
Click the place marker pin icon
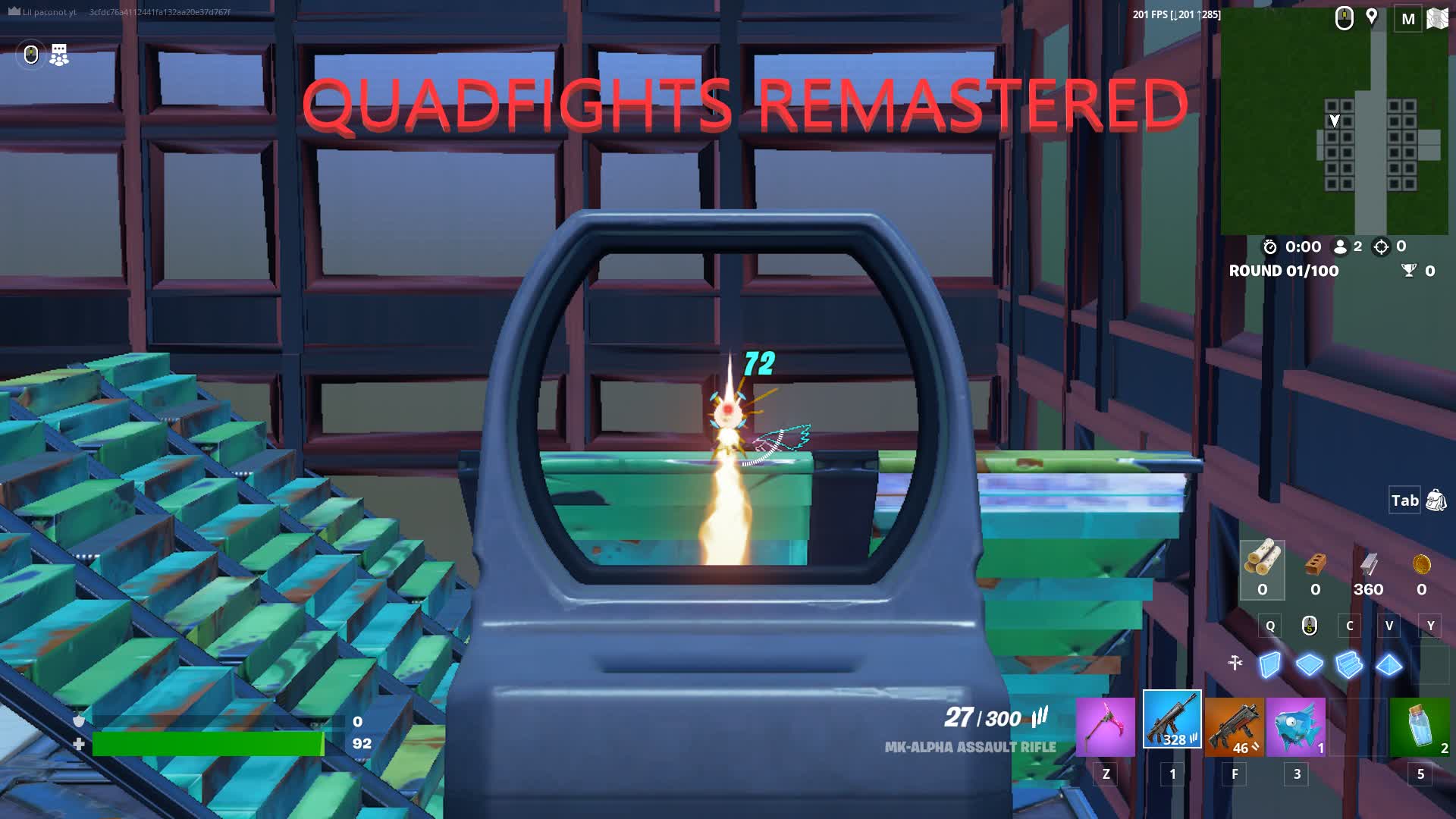(x=1373, y=17)
